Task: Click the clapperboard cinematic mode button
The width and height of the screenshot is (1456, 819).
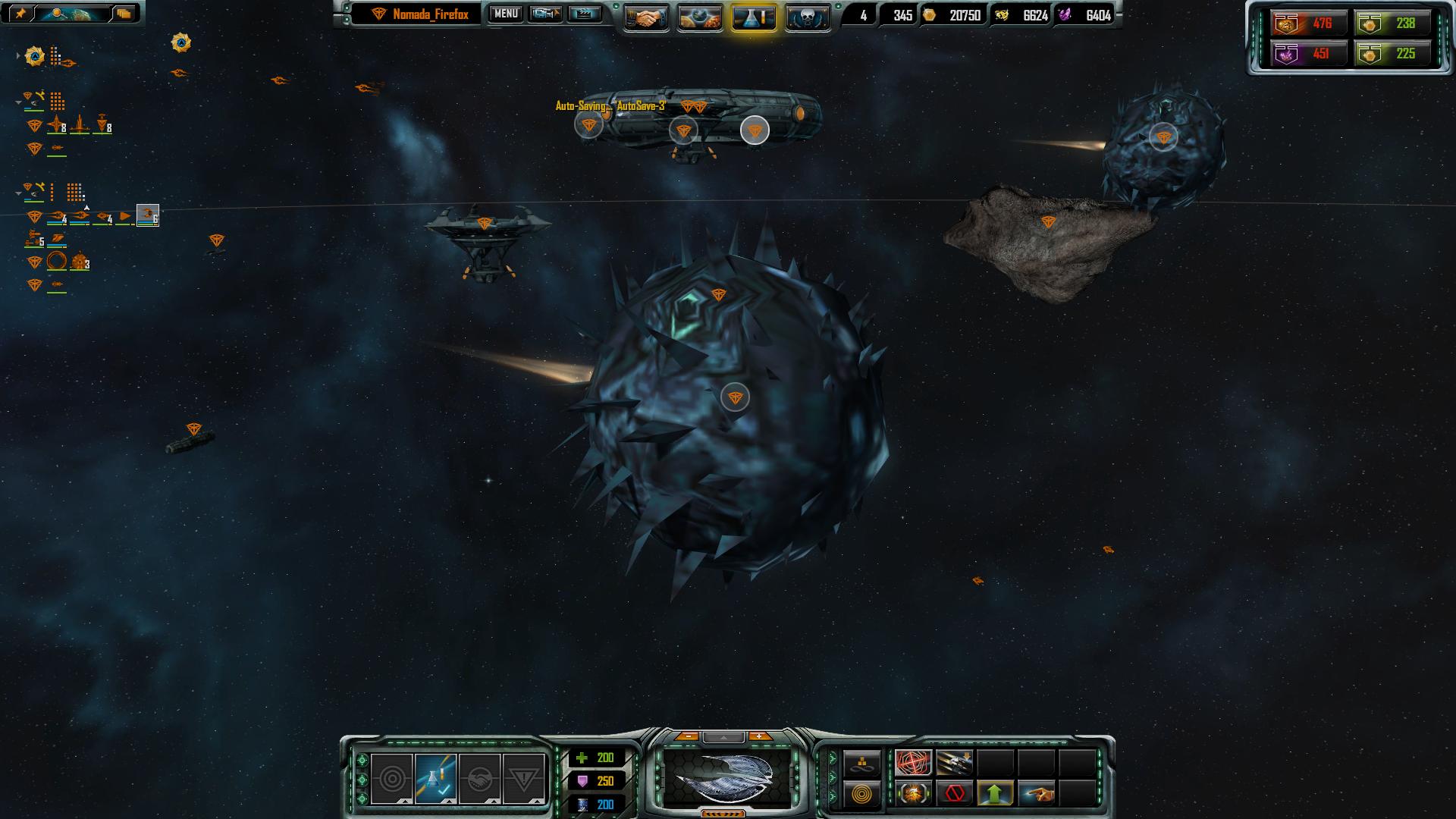Action: [585, 14]
